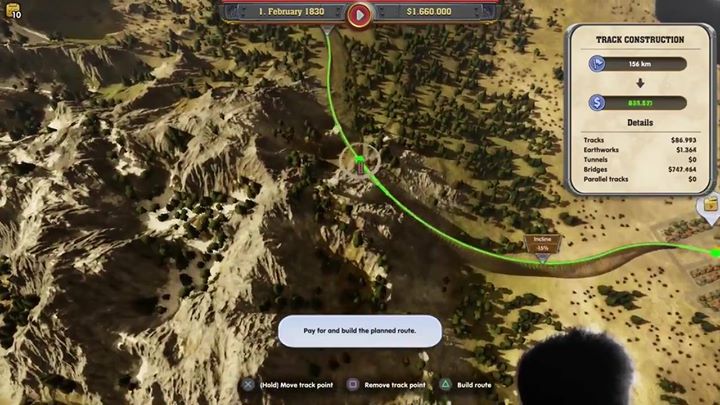The width and height of the screenshot is (720, 405).
Task: Click the Incline -15% marker on the track
Action: click(542, 246)
